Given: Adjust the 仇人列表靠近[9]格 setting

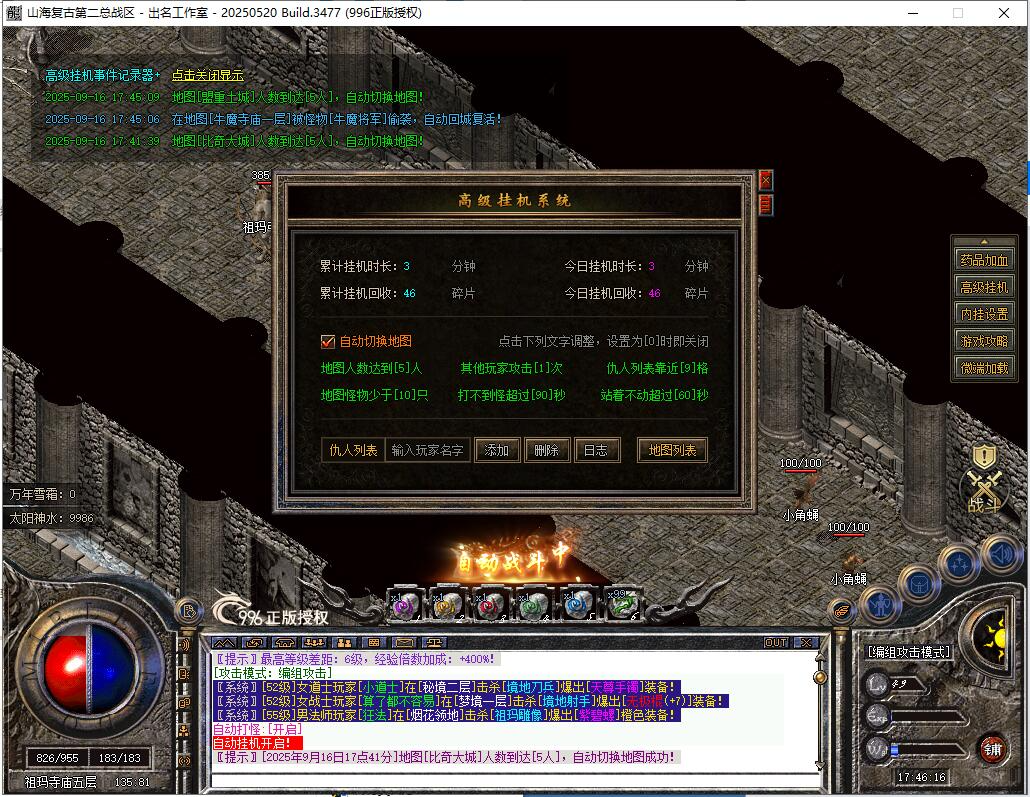Looking at the screenshot, I should (x=657, y=368).
